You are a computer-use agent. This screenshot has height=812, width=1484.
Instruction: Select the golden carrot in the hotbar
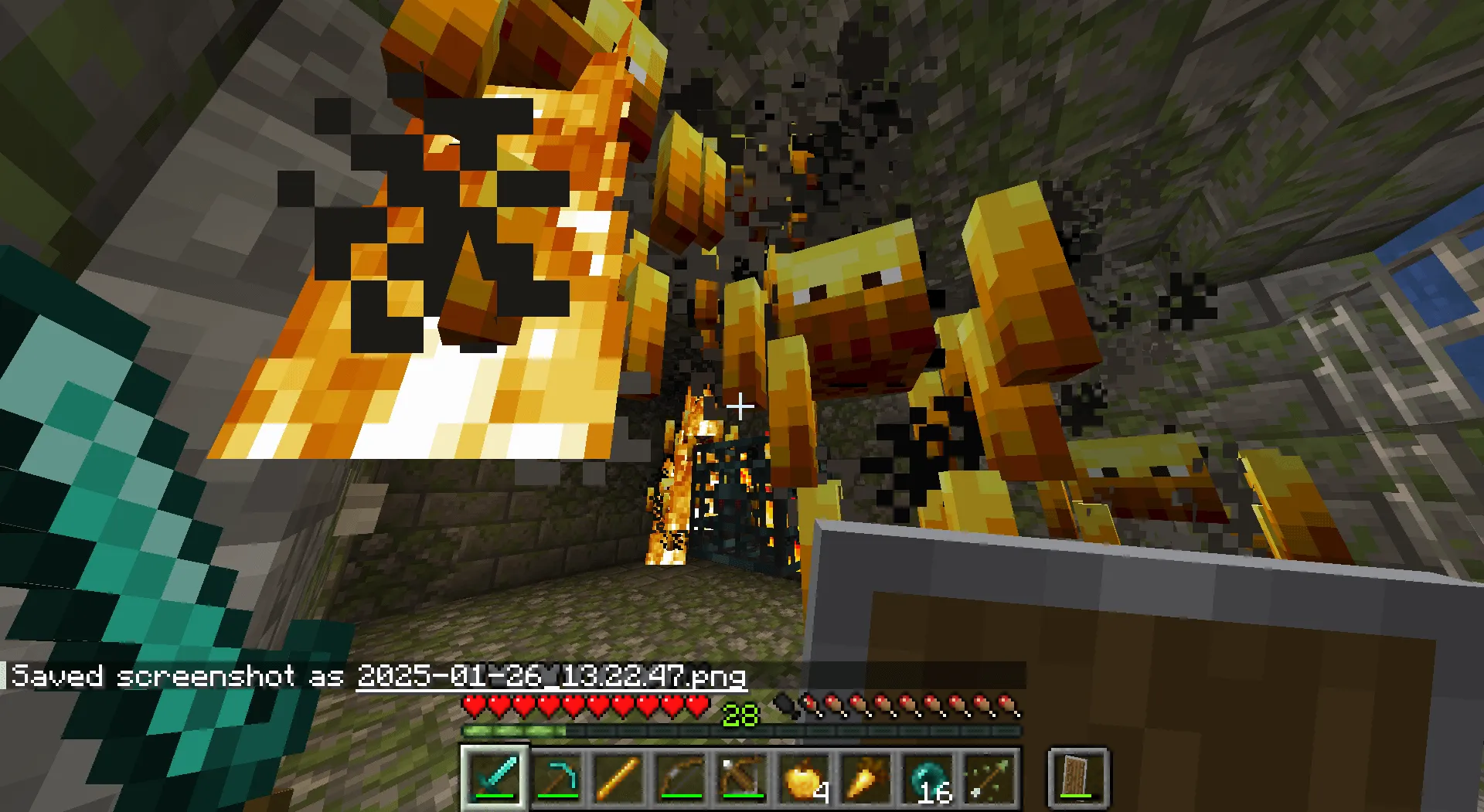coord(865,779)
